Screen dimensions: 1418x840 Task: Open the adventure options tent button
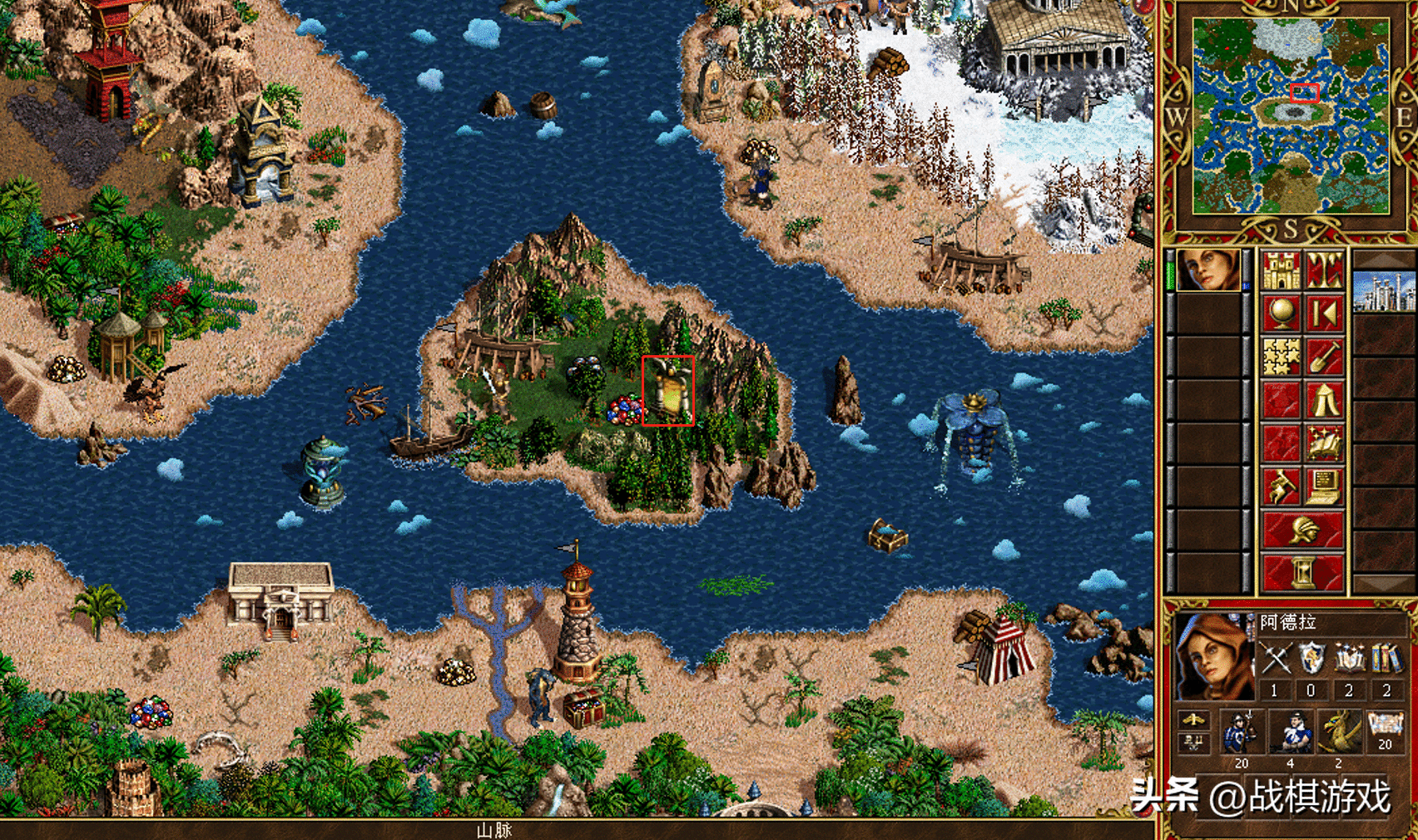[1325, 400]
